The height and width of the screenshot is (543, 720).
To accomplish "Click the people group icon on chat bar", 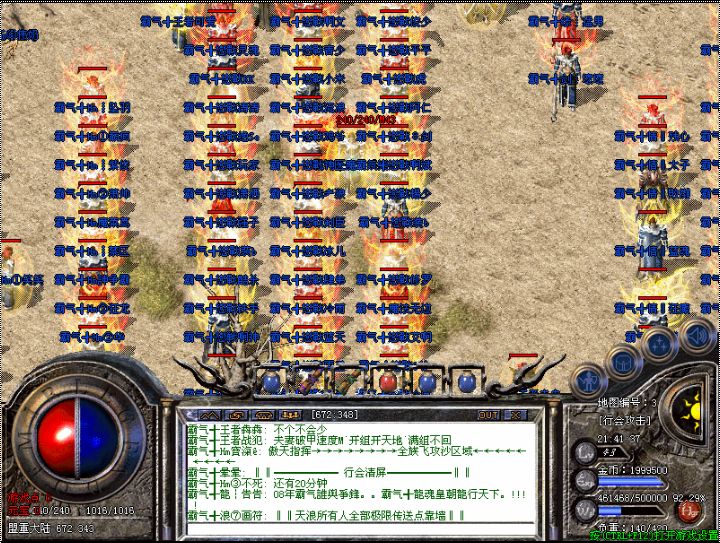I will pyautogui.click(x=290, y=414).
